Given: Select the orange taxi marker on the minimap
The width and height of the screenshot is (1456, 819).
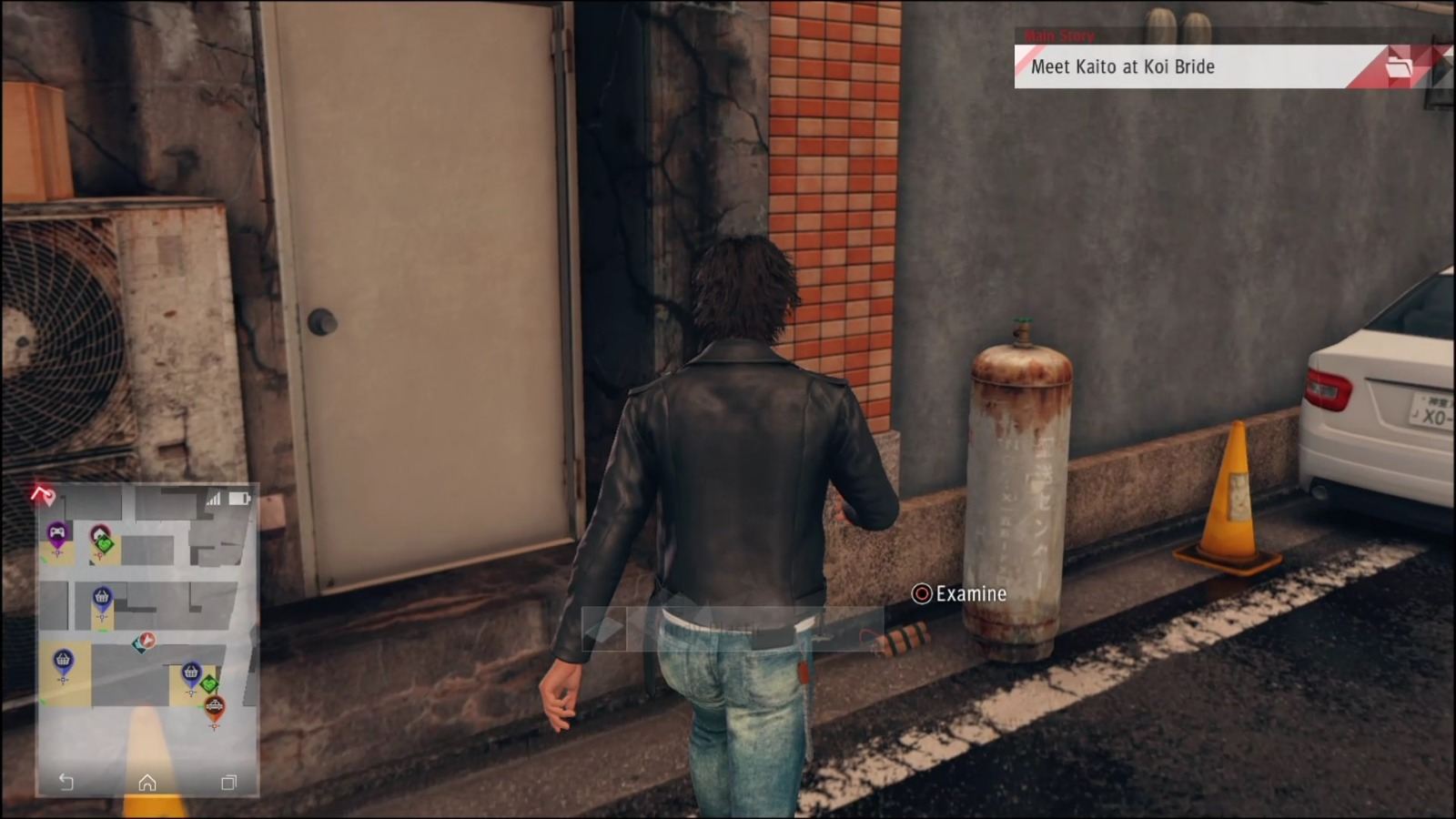Looking at the screenshot, I should (x=215, y=706).
